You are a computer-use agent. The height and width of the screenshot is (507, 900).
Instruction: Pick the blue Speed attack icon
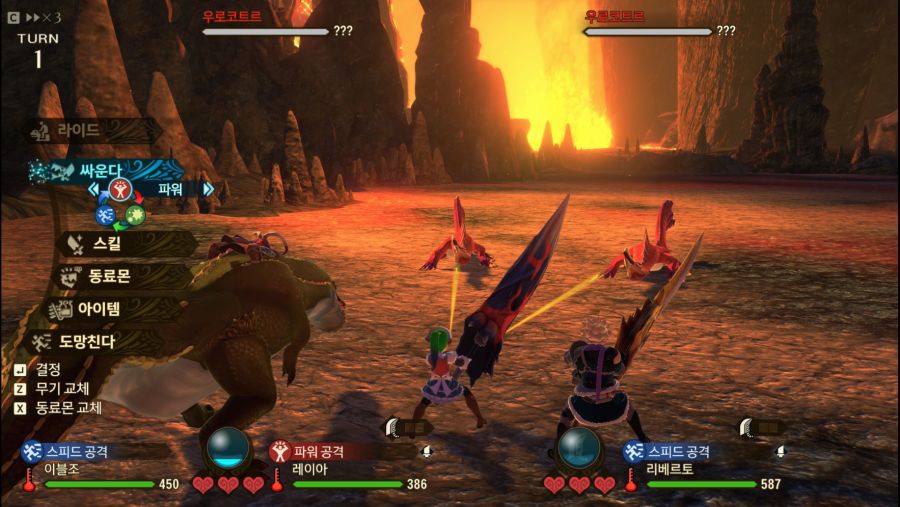pyautogui.click(x=104, y=213)
